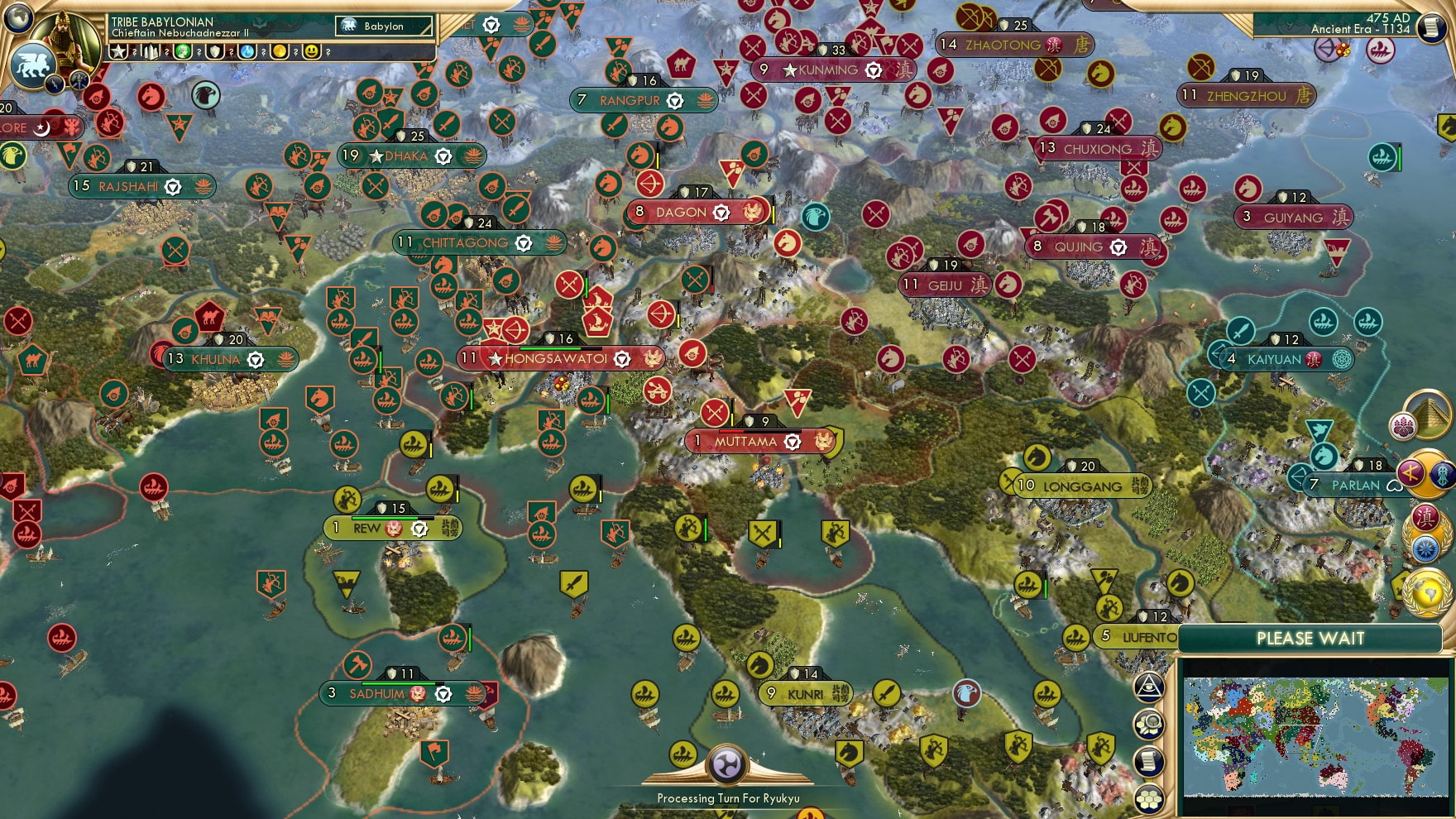Open the notification log scroll at top right
This screenshot has height=819, width=1456.
pyautogui.click(x=1430, y=27)
